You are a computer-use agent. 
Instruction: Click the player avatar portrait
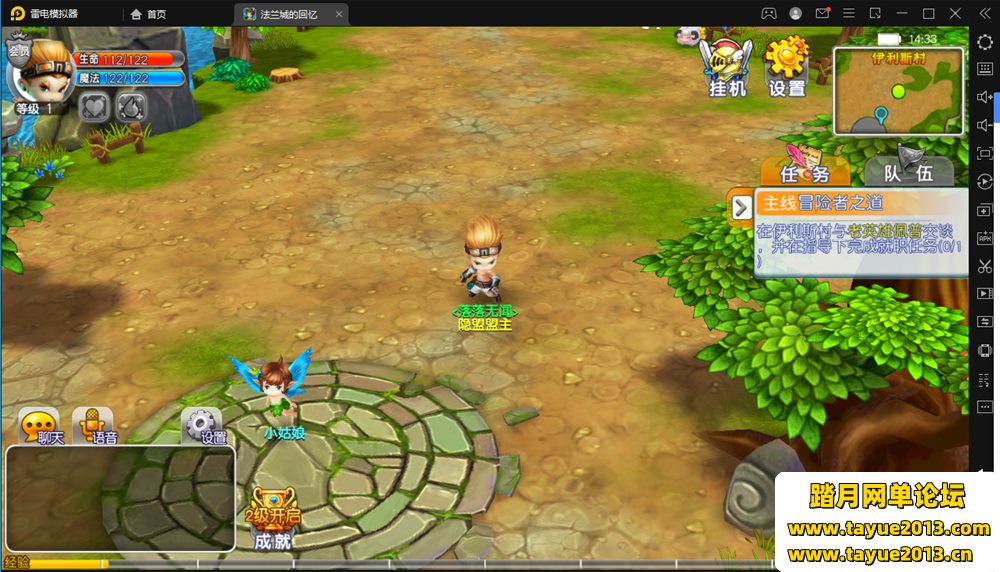coord(39,69)
